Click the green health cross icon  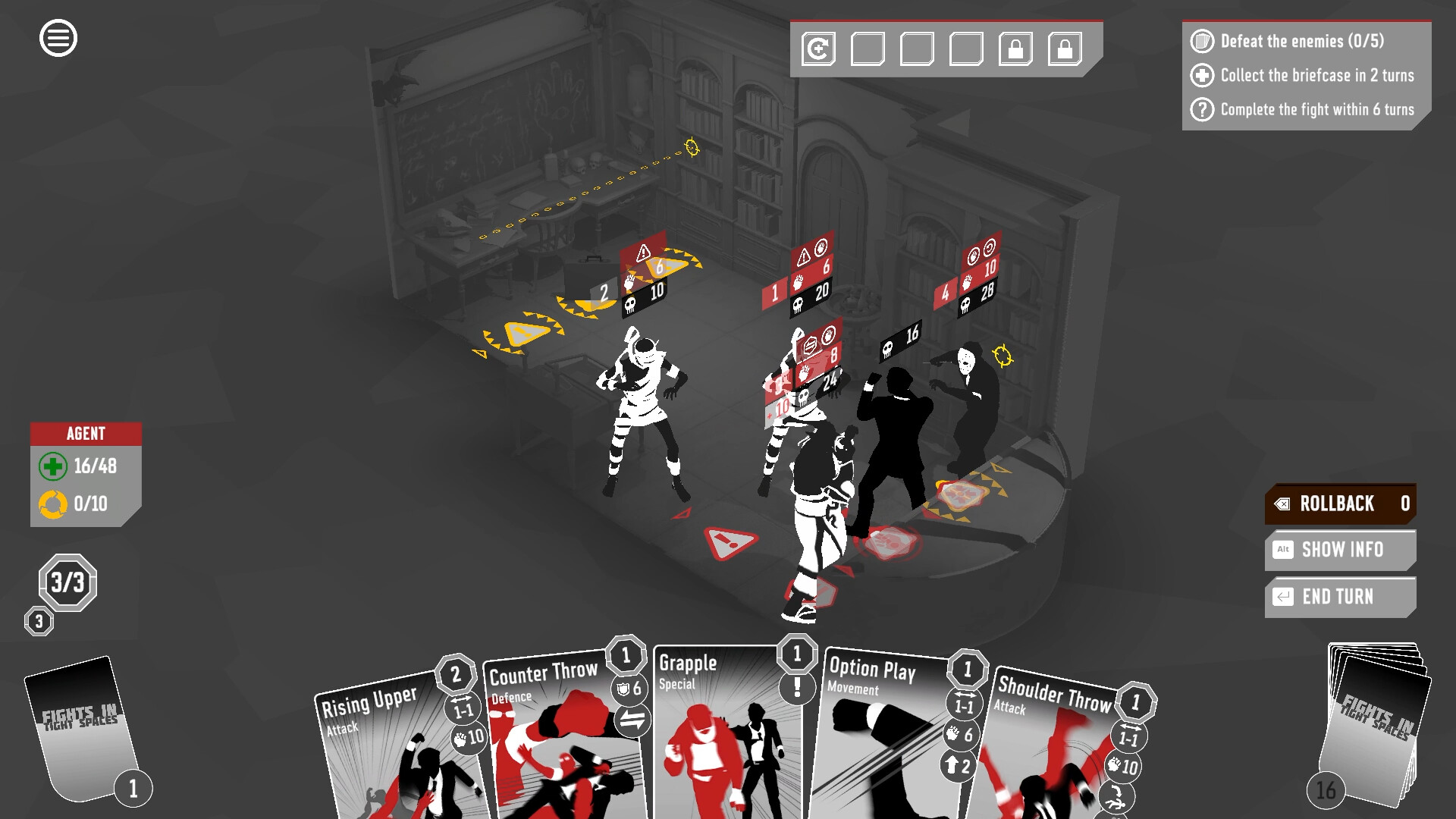click(x=52, y=467)
